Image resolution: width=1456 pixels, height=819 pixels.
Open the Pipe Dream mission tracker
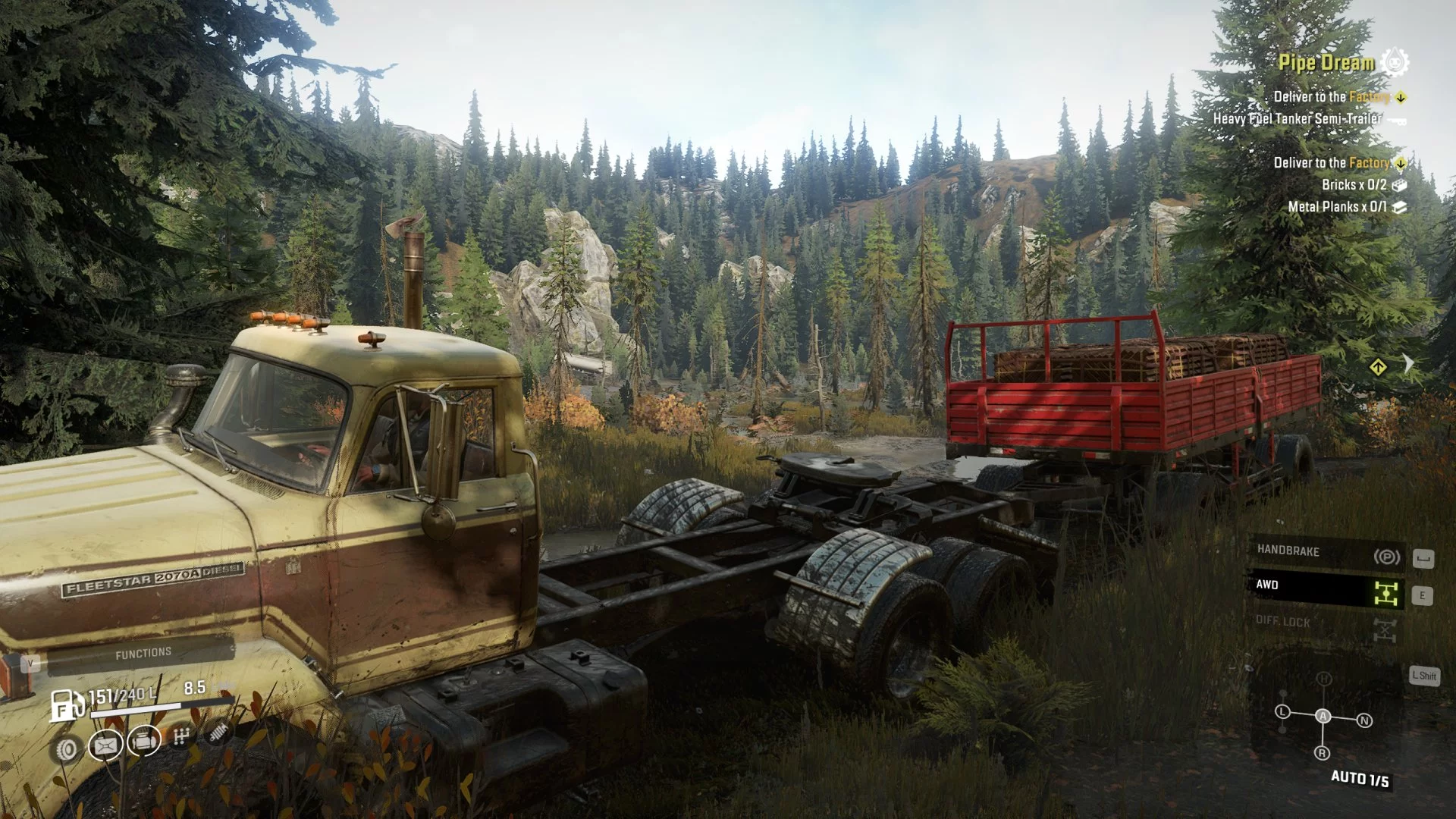pos(1326,63)
